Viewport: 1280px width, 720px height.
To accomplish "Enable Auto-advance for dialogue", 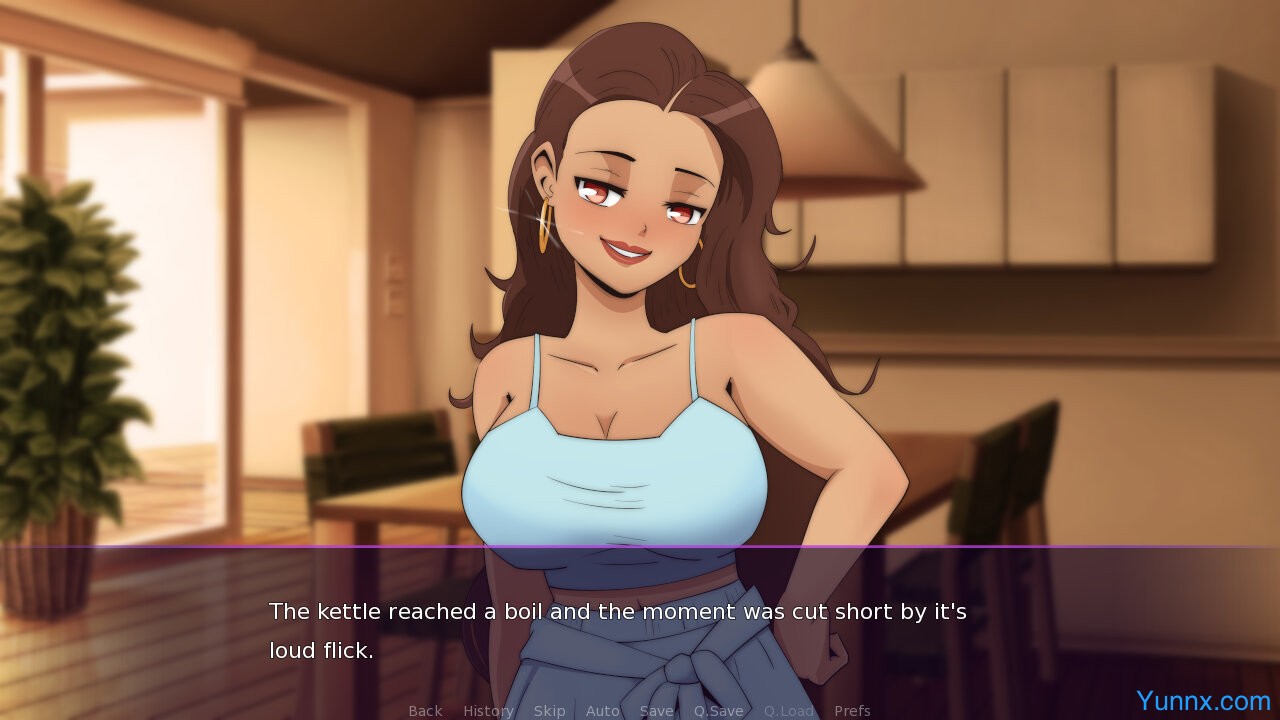I will [602, 711].
